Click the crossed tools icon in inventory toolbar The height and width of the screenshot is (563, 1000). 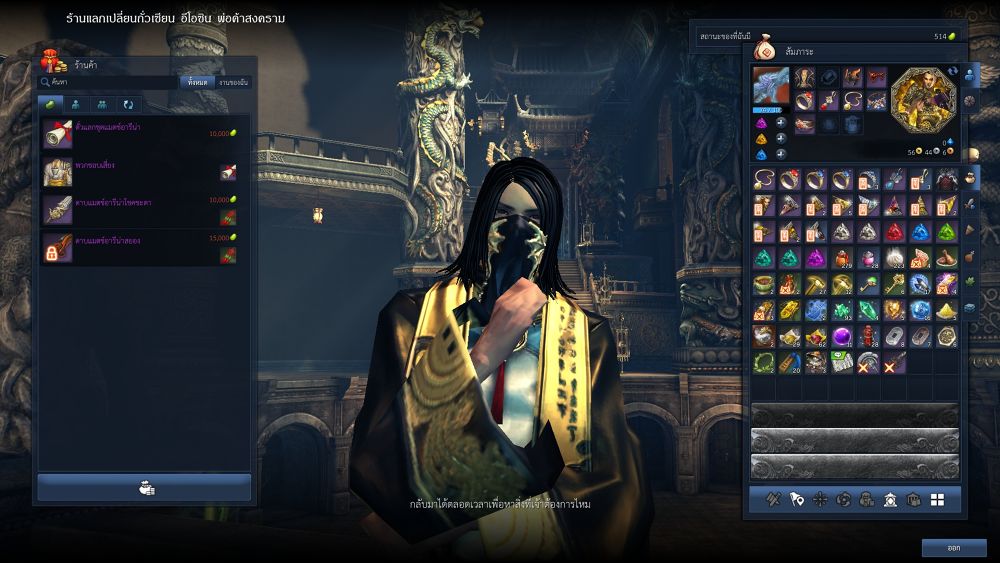click(773, 499)
